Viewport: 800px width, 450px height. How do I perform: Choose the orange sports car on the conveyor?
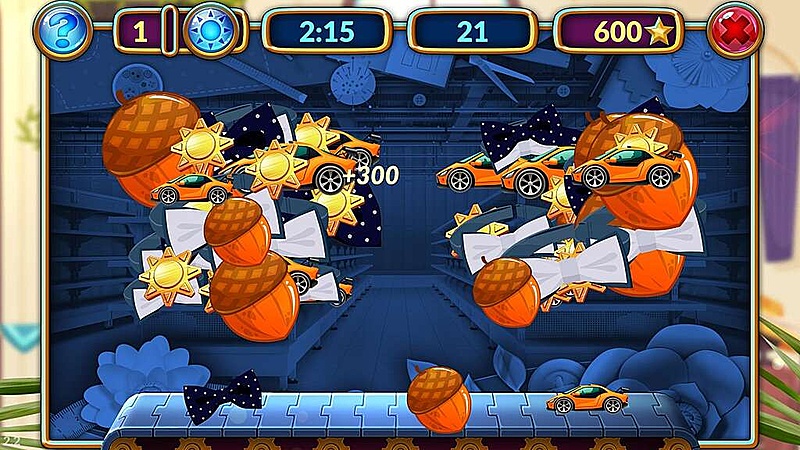(x=585, y=397)
